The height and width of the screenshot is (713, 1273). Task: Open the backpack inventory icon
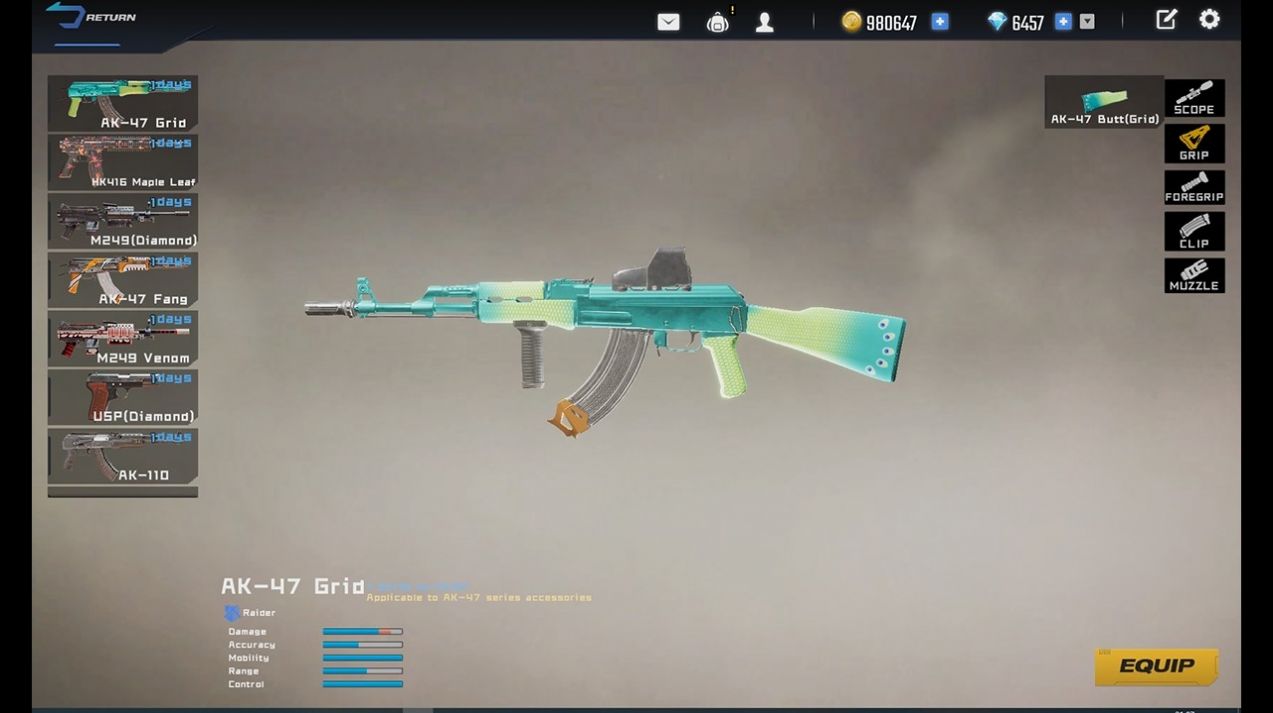(717, 22)
